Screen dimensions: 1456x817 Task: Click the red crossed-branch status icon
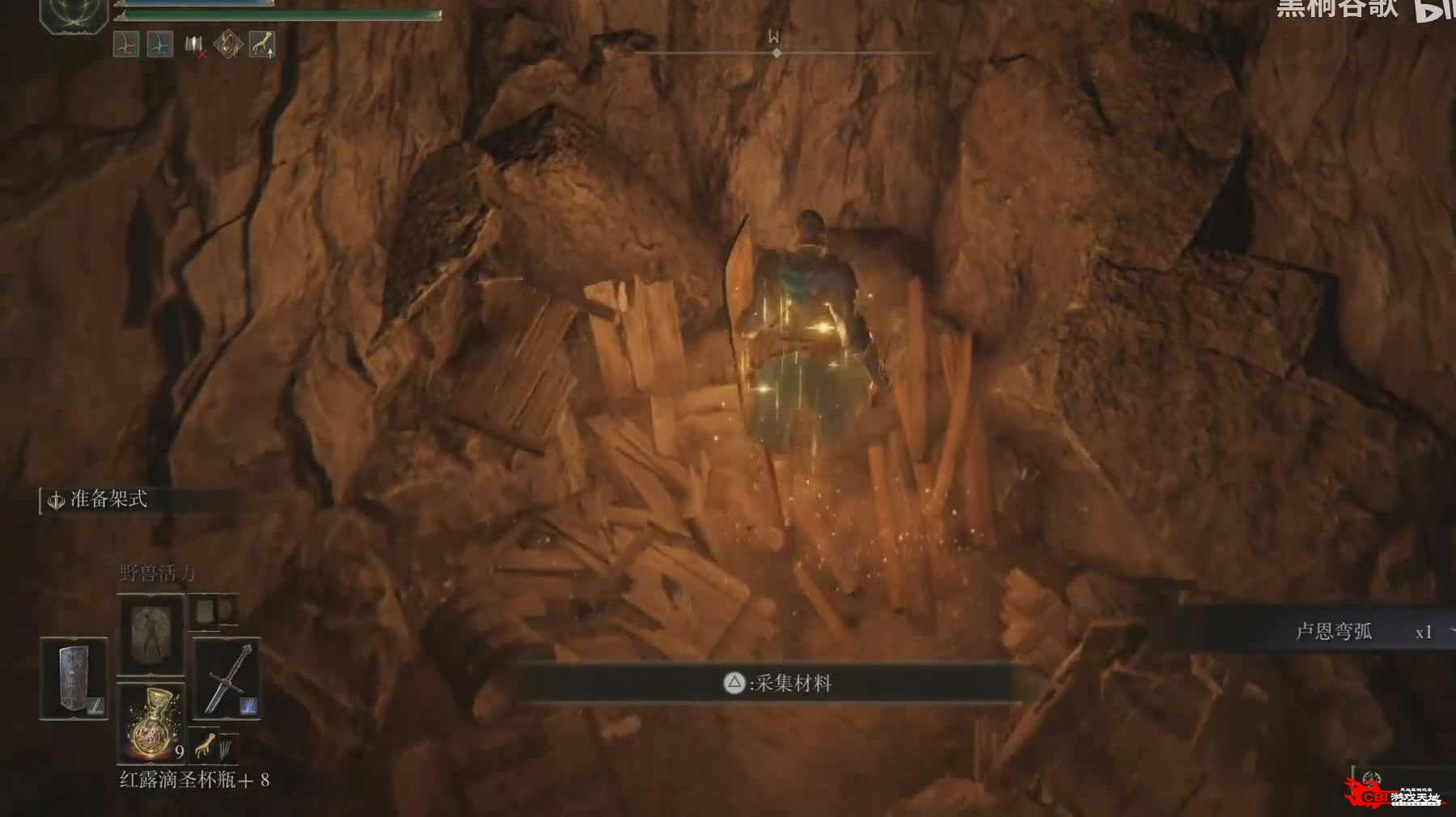coord(126,44)
